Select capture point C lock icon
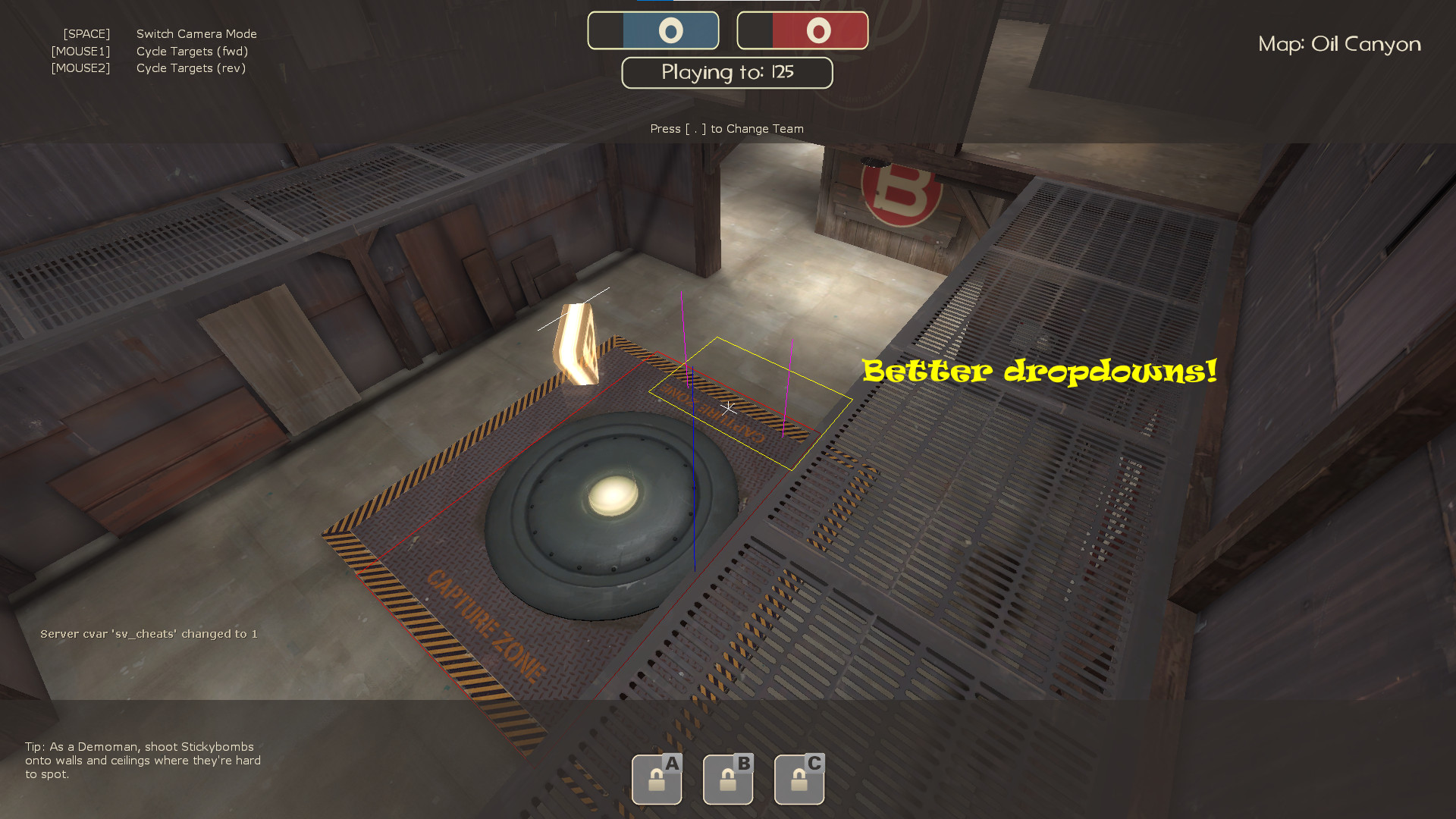1456x819 pixels. (799, 779)
